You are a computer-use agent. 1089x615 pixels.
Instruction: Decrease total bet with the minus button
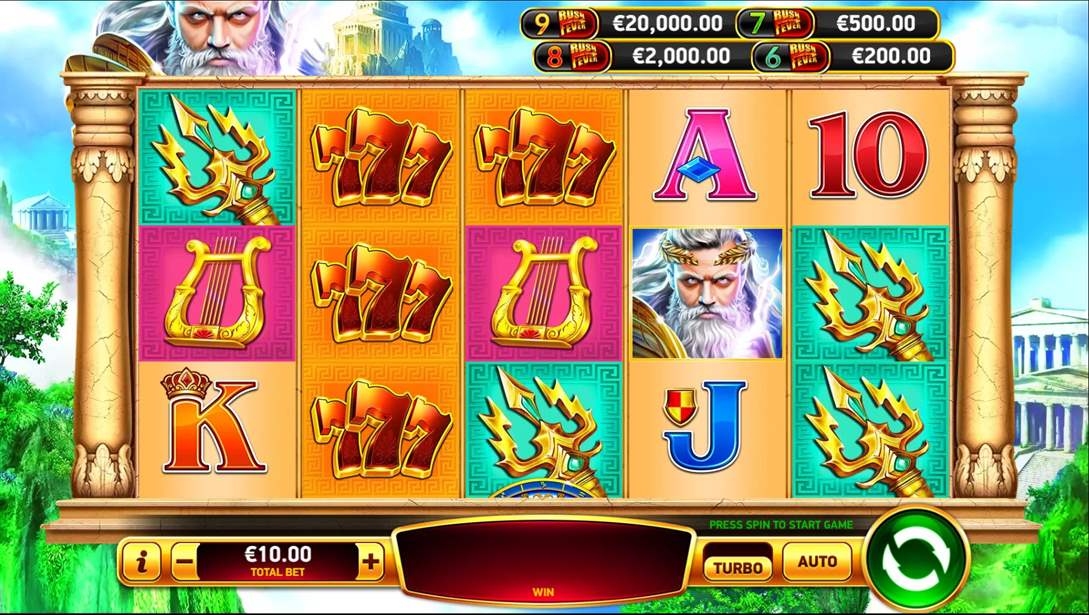pyautogui.click(x=183, y=562)
